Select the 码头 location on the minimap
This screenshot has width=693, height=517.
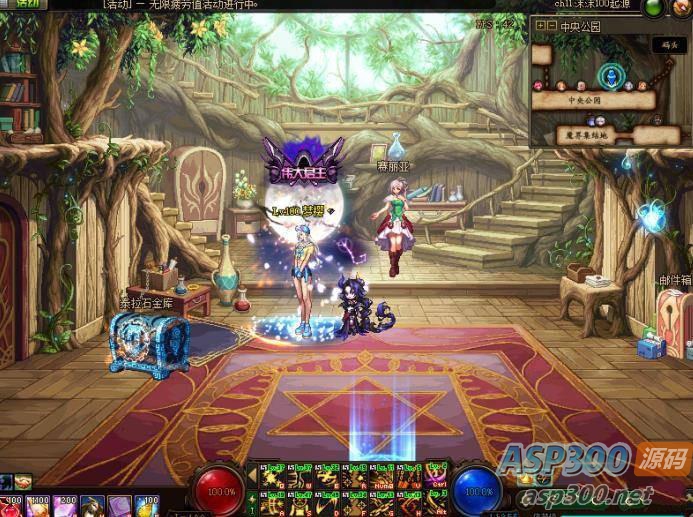tap(667, 45)
